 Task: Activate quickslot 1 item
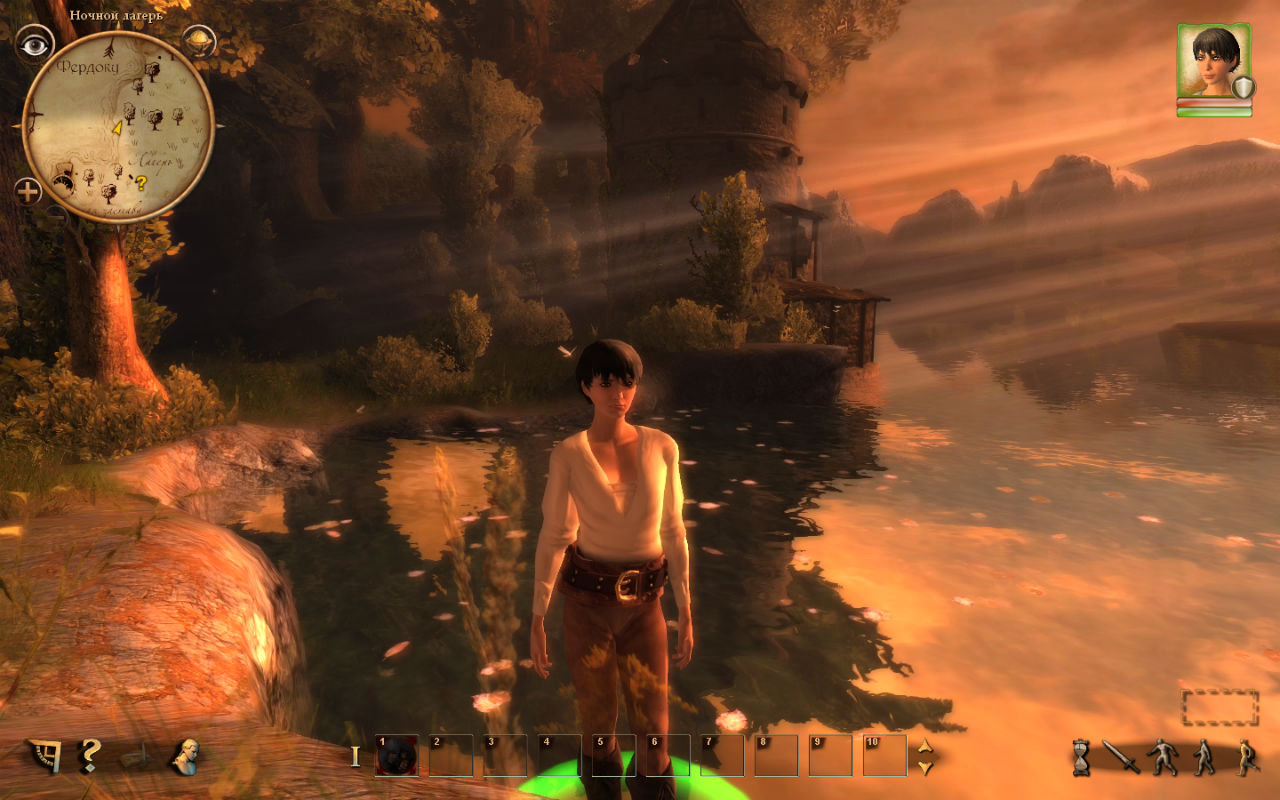click(x=396, y=756)
